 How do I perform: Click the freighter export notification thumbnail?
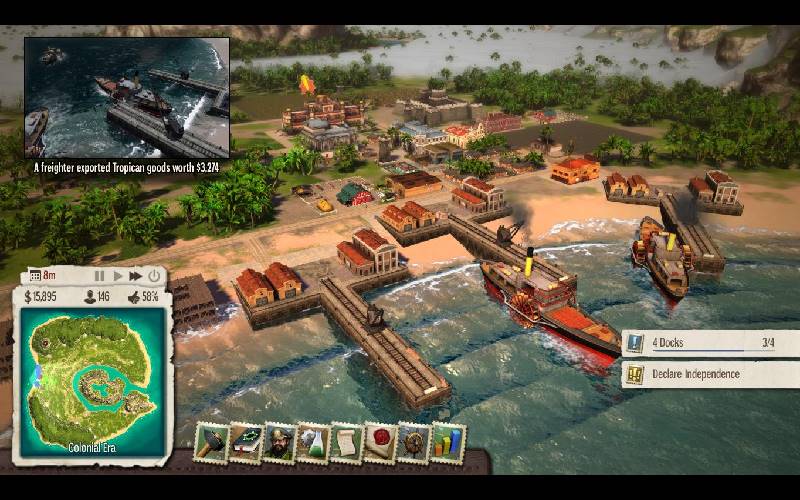pos(126,97)
